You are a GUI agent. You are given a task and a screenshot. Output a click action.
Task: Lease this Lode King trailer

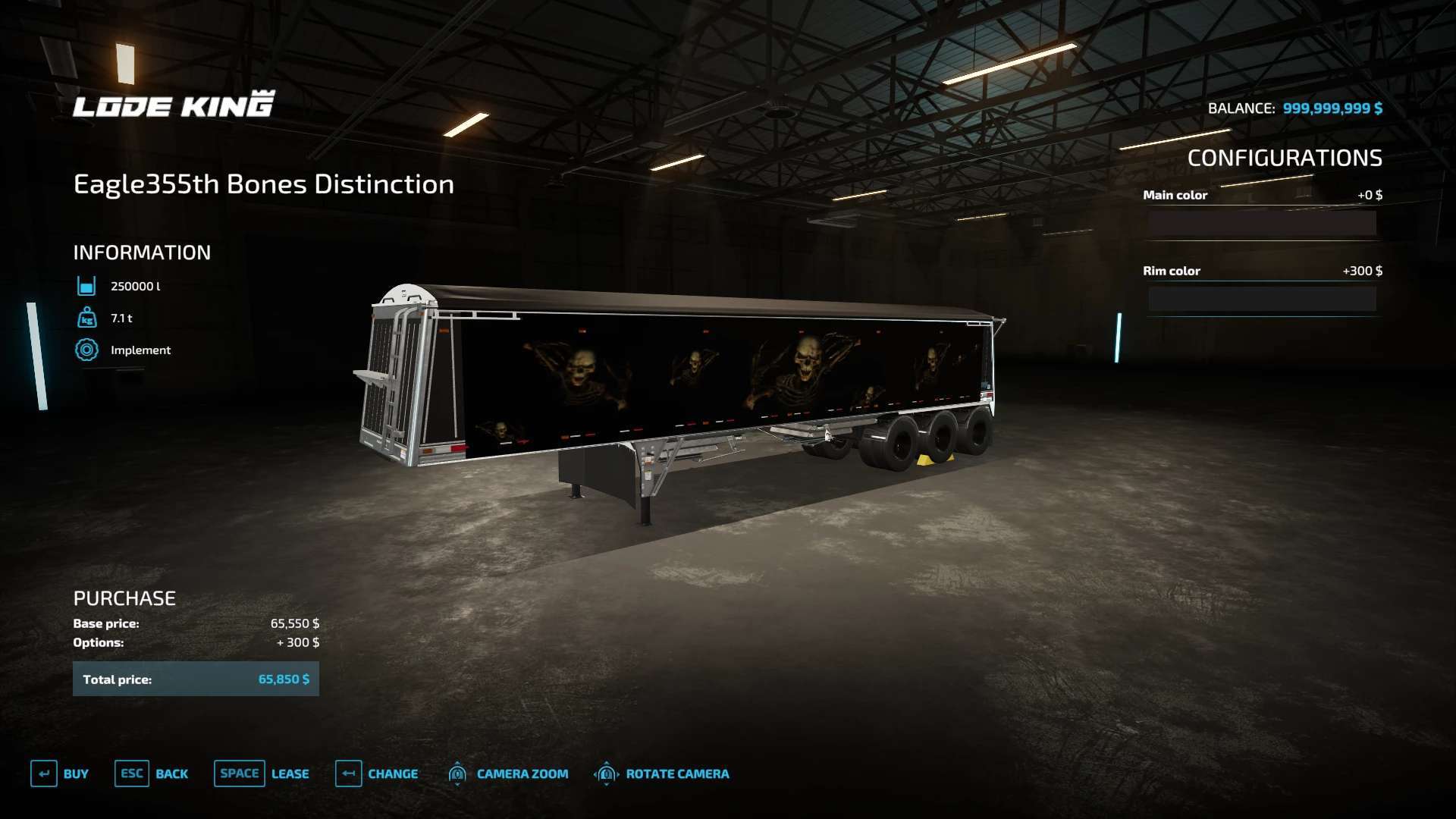point(262,773)
